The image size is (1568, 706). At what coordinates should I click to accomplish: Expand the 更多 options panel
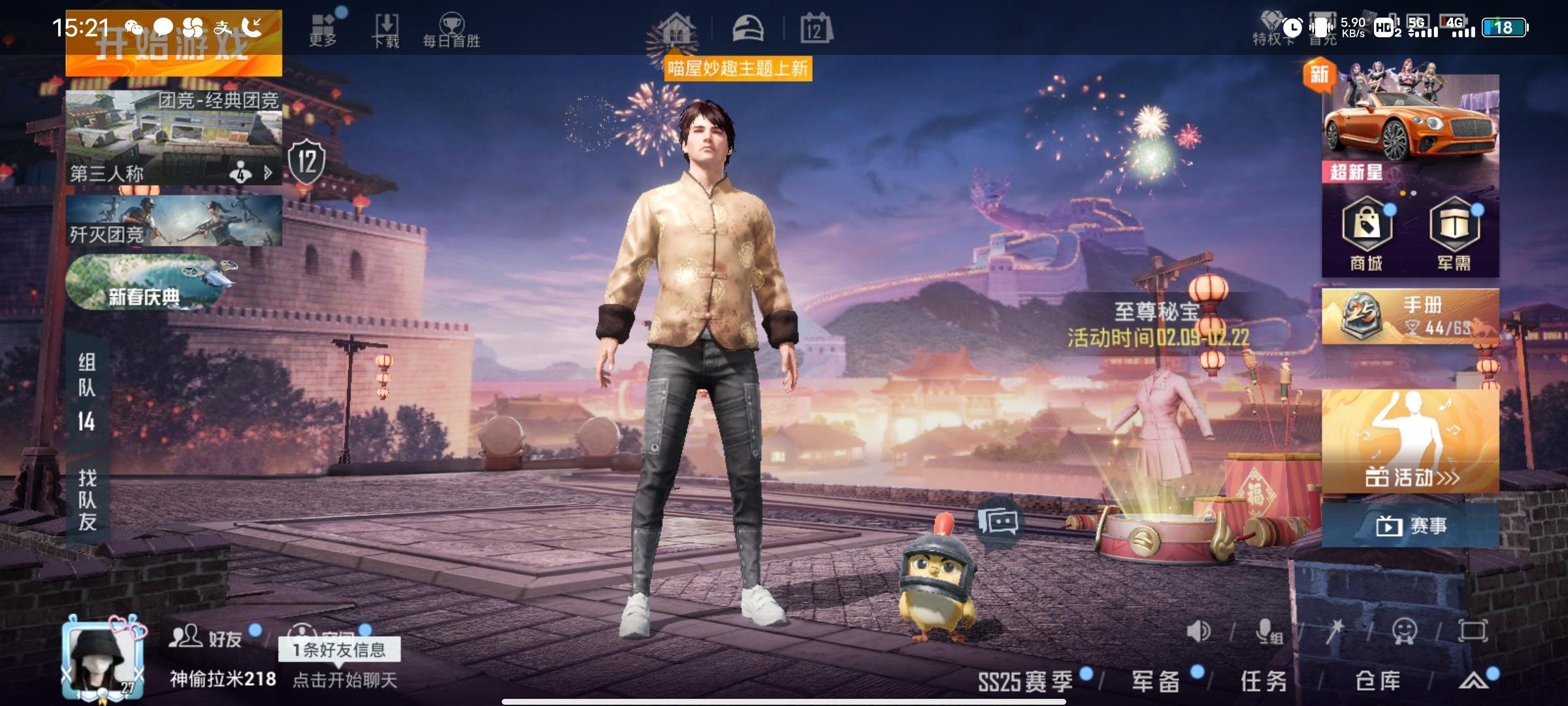click(x=323, y=25)
